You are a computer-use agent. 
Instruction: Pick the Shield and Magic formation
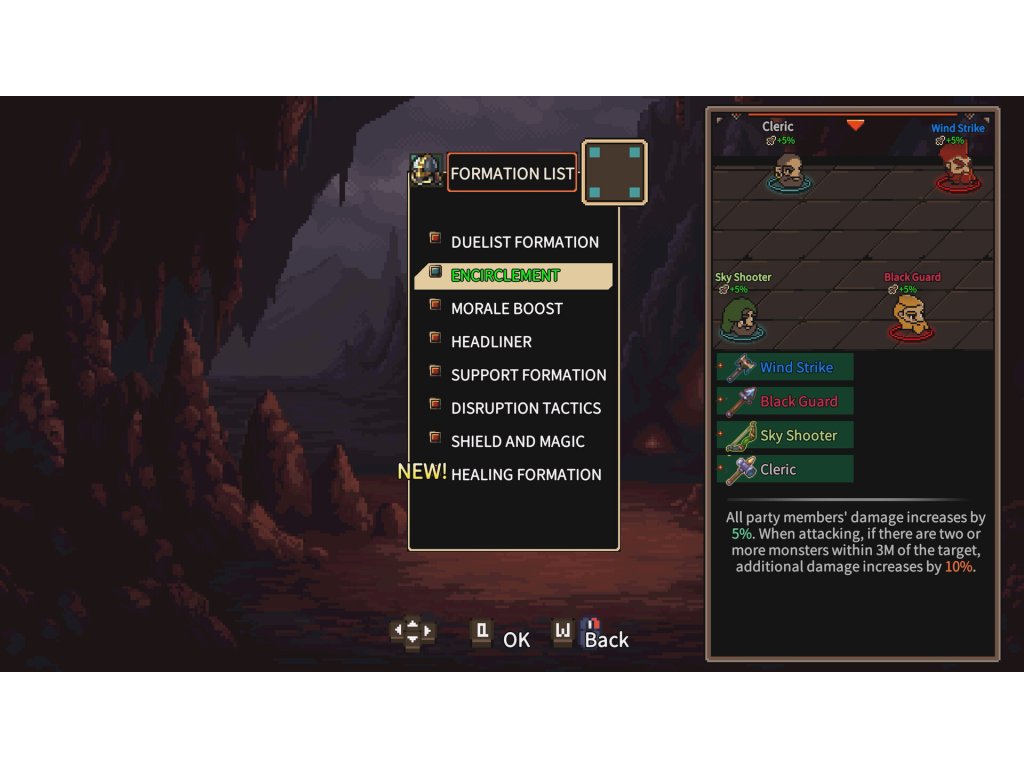point(517,441)
